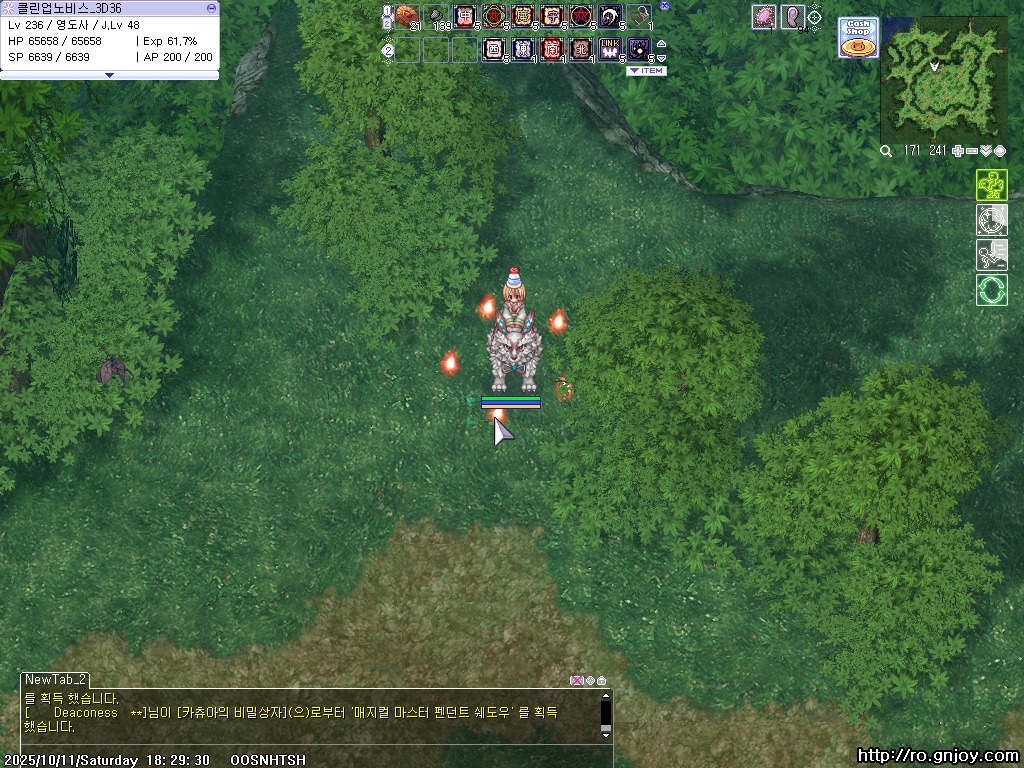Cast the 南 (south) talisman skill

pyautogui.click(x=551, y=48)
